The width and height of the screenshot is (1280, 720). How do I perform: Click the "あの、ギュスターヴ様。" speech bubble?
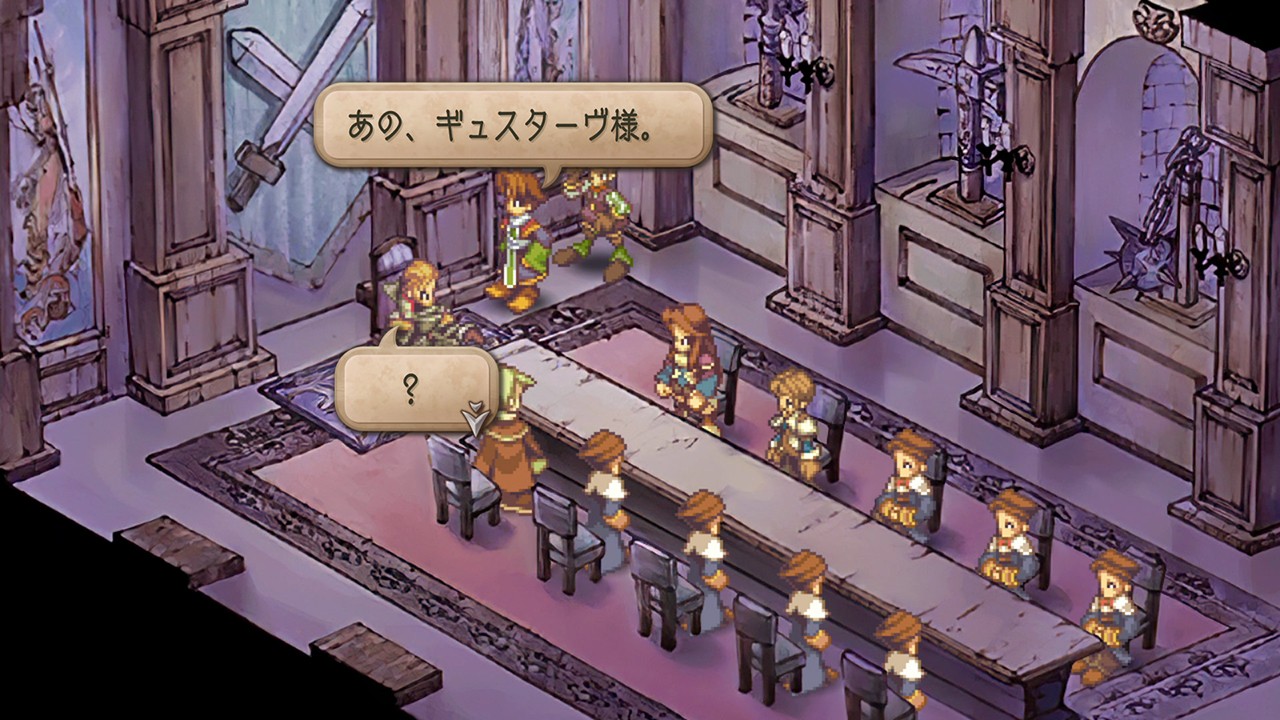(x=513, y=126)
